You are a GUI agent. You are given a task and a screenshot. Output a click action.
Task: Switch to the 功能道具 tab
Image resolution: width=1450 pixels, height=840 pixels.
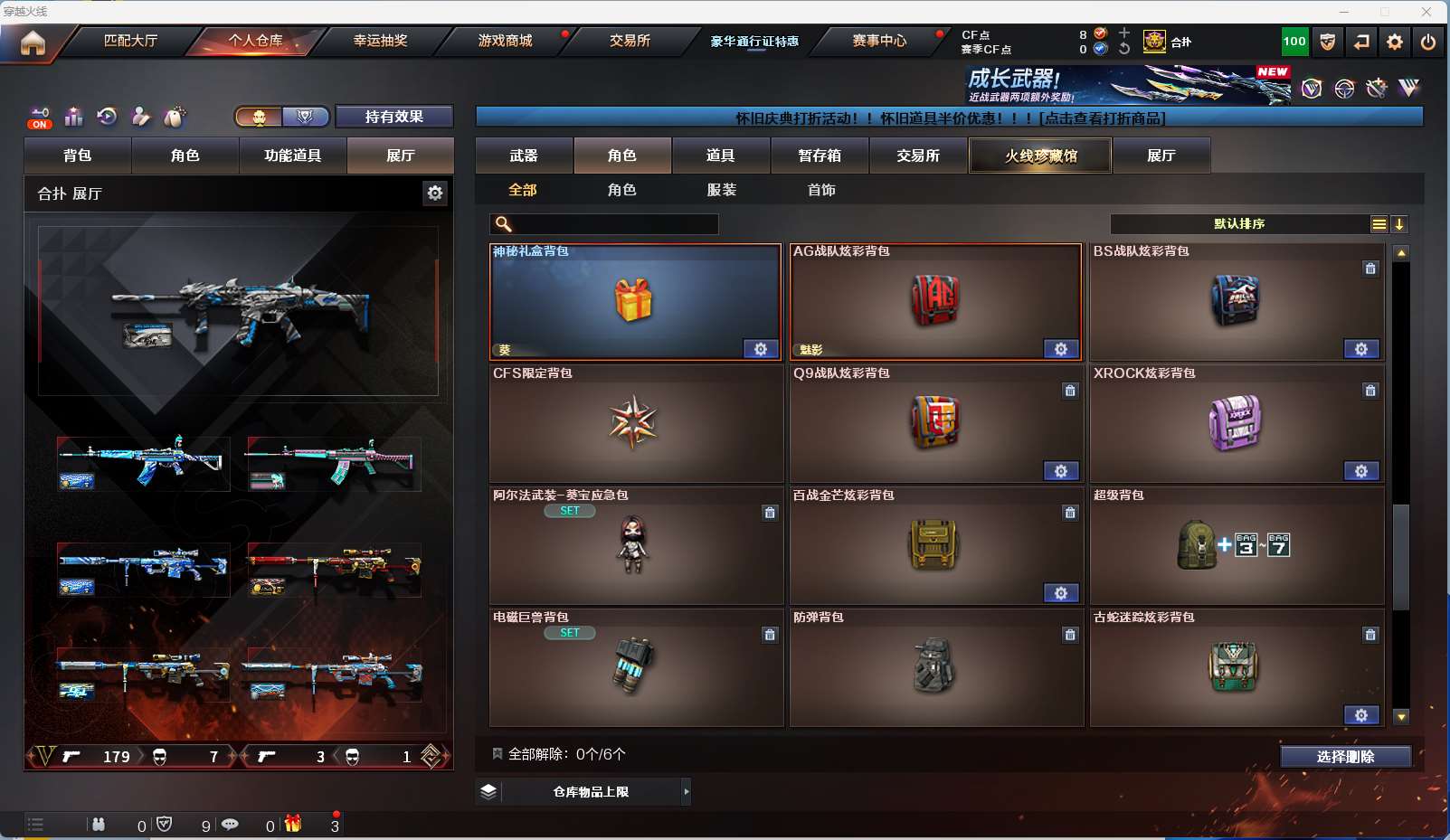tap(292, 156)
